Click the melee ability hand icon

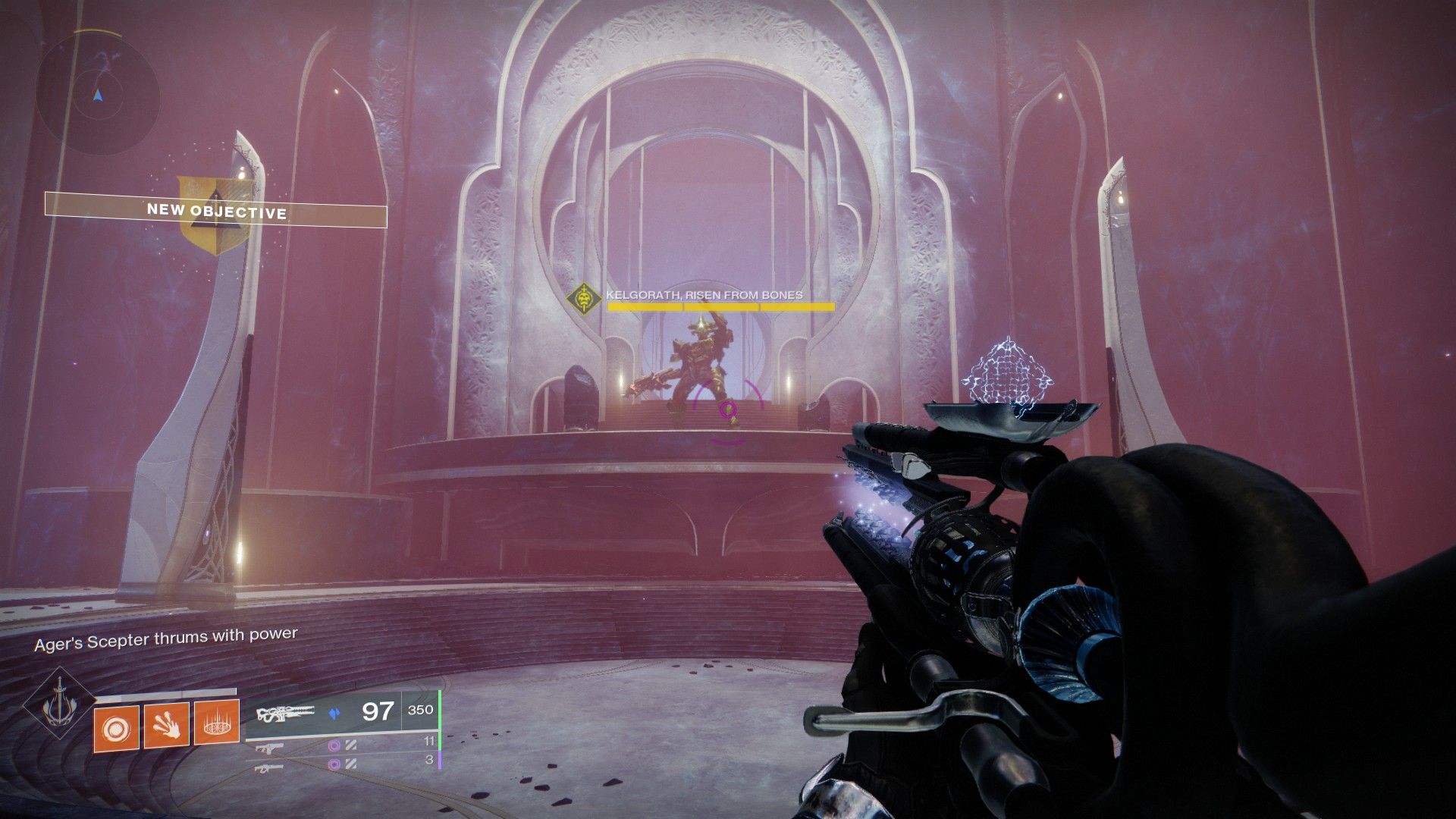pos(165,726)
